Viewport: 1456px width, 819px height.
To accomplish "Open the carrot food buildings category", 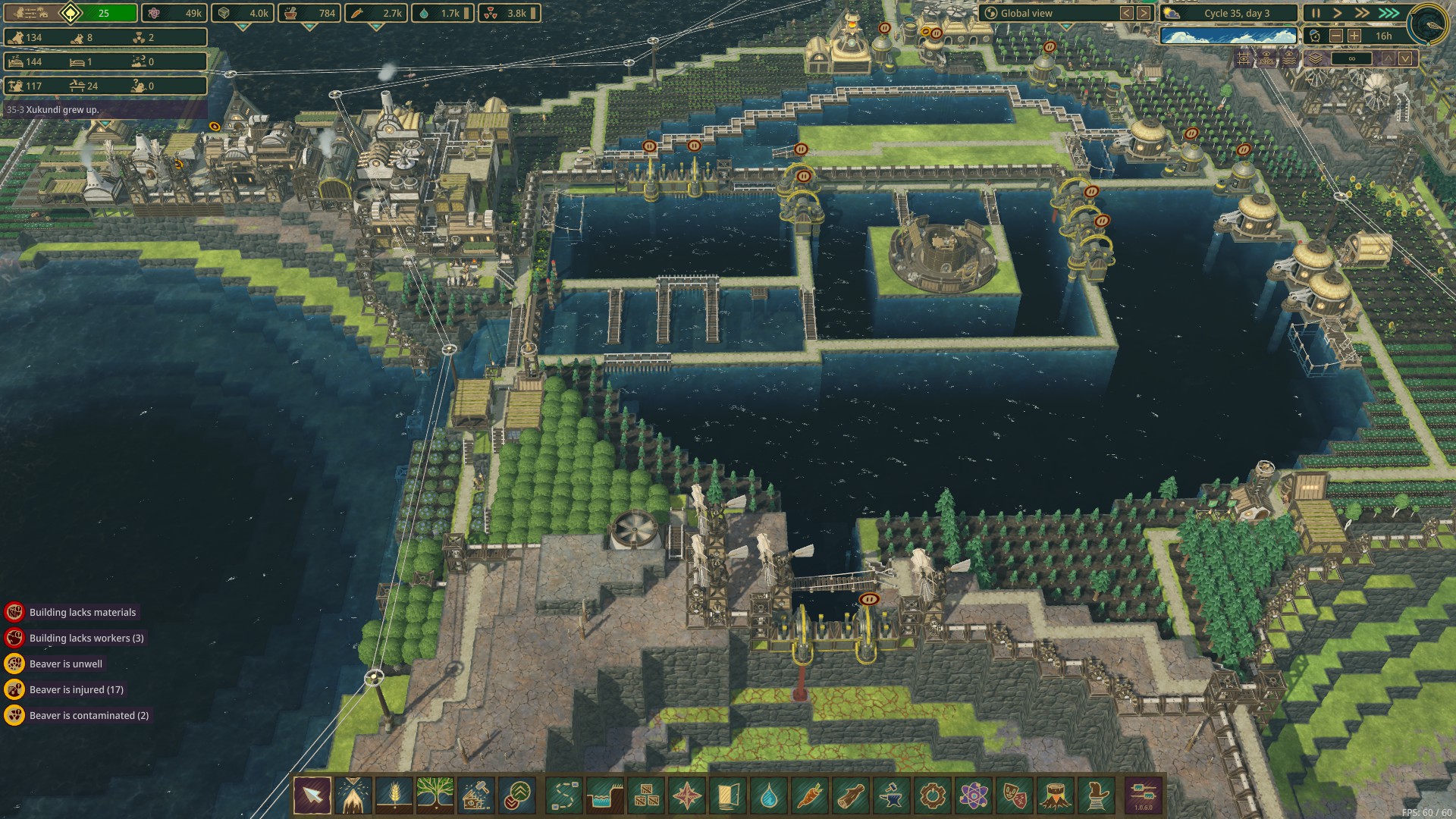I will coord(809,796).
